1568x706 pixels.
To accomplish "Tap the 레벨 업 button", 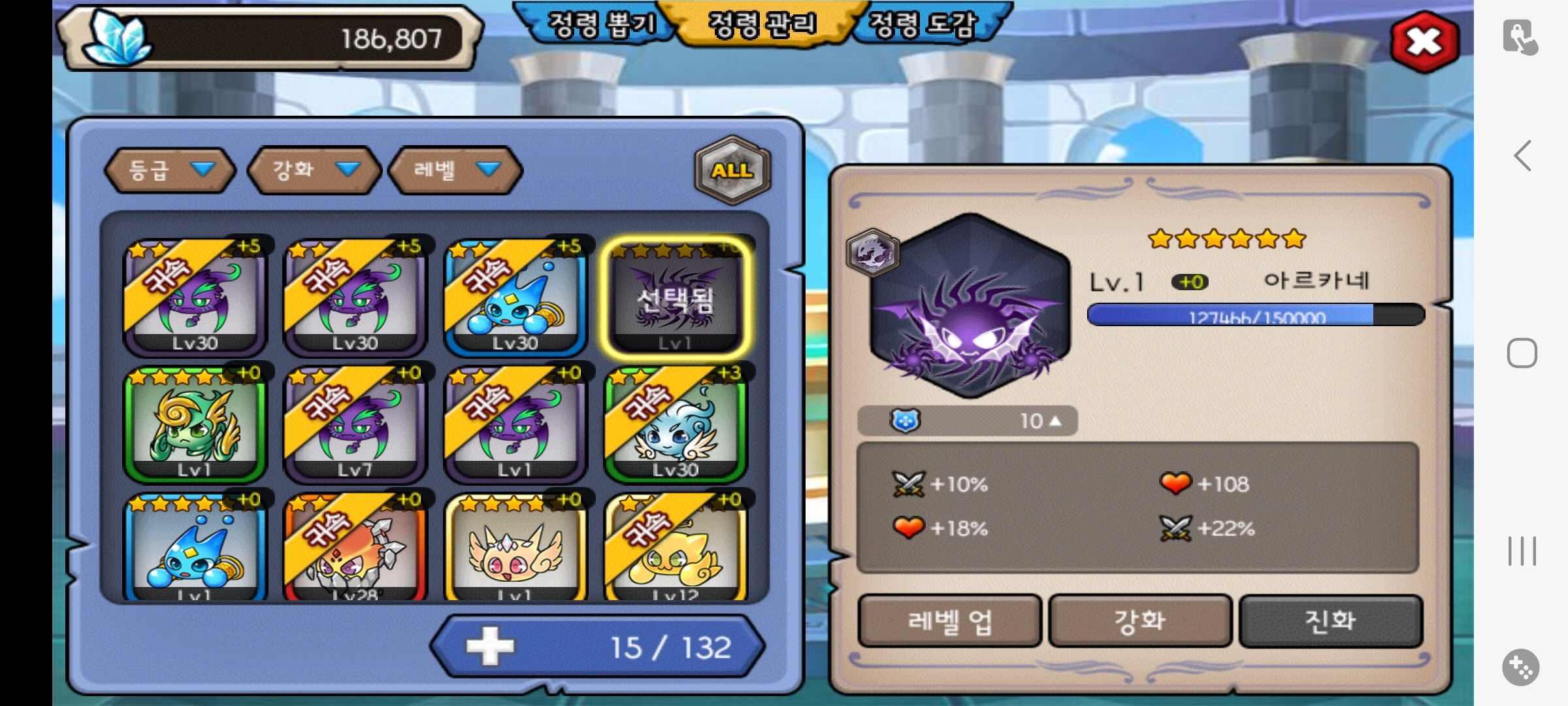I will pos(949,621).
